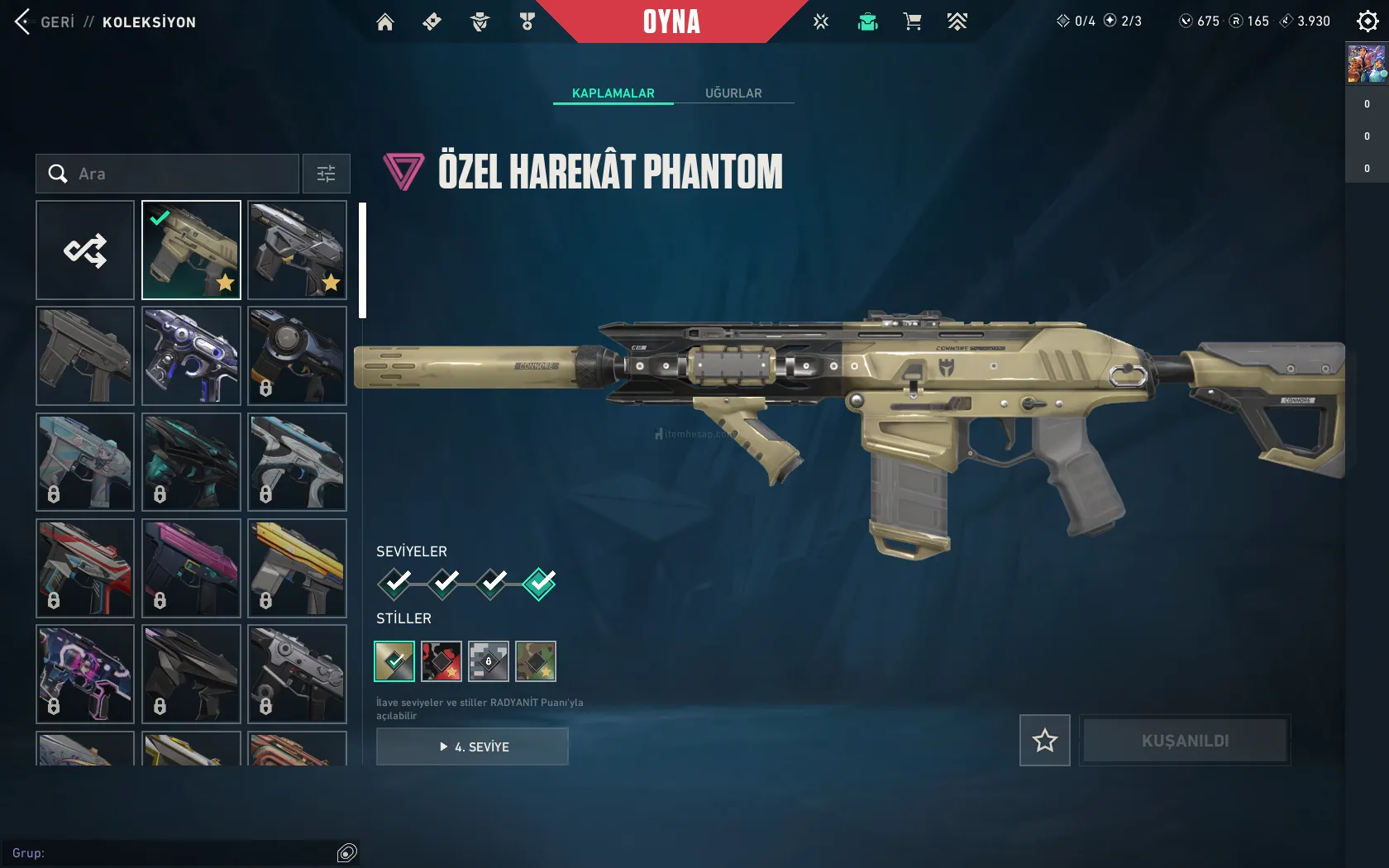This screenshot has height=868, width=1389.
Task: Open the player avatar portrait
Action: pos(1366,64)
